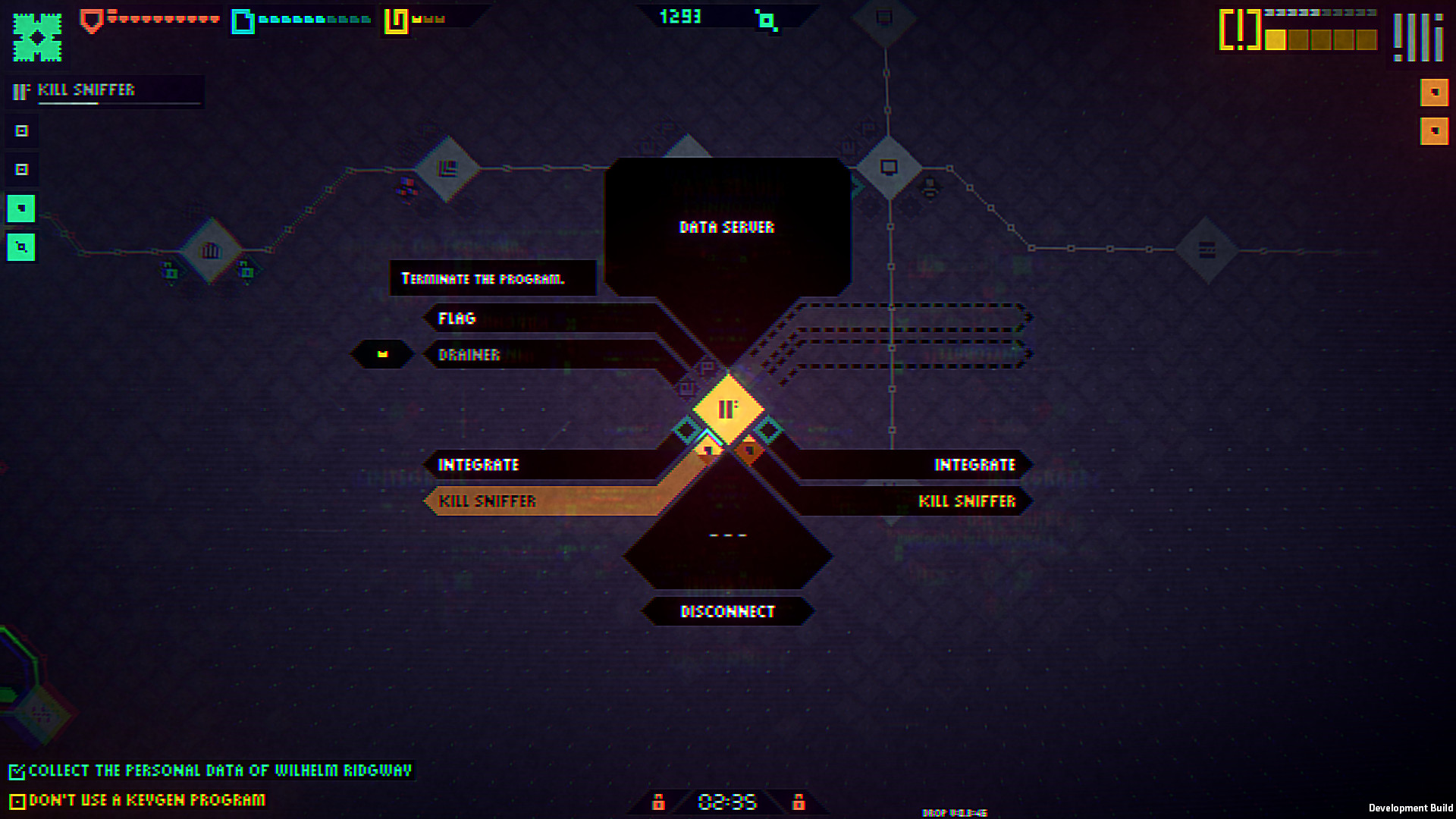Open the second square slot in the left sidebar
Image resolution: width=1456 pixels, height=819 pixels.
tap(22, 169)
